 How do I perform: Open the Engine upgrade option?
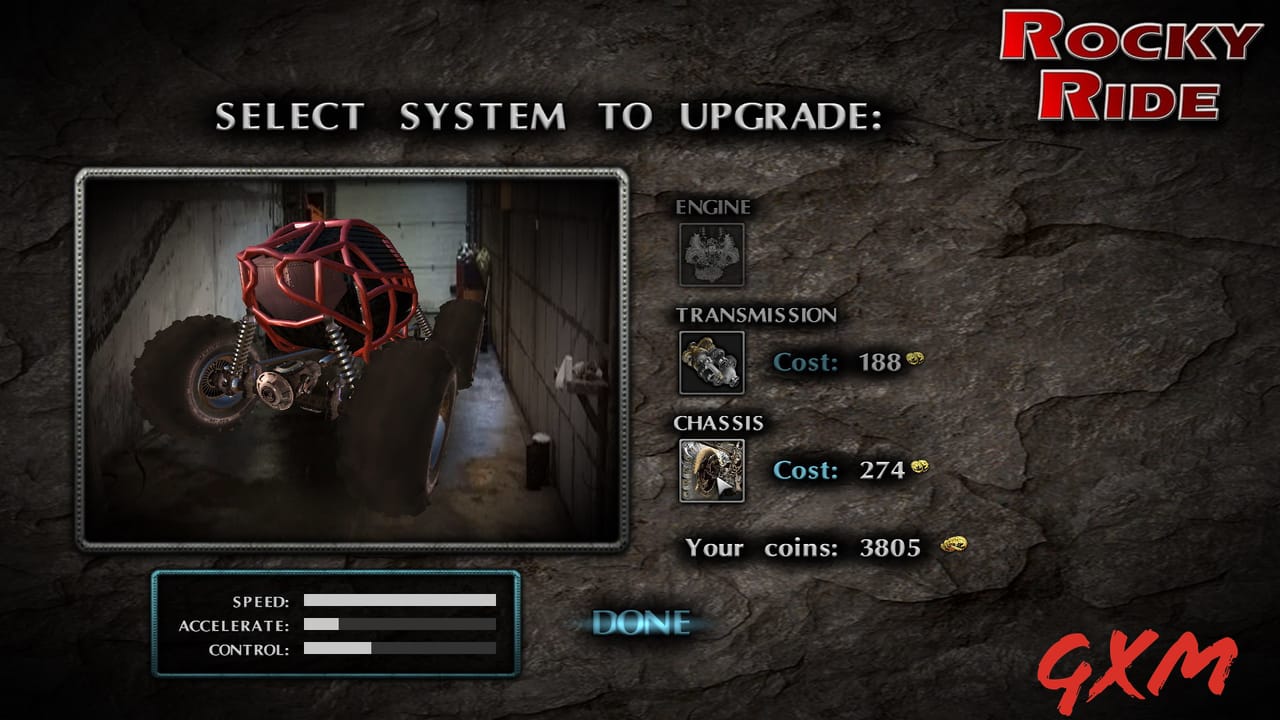pyautogui.click(x=713, y=253)
